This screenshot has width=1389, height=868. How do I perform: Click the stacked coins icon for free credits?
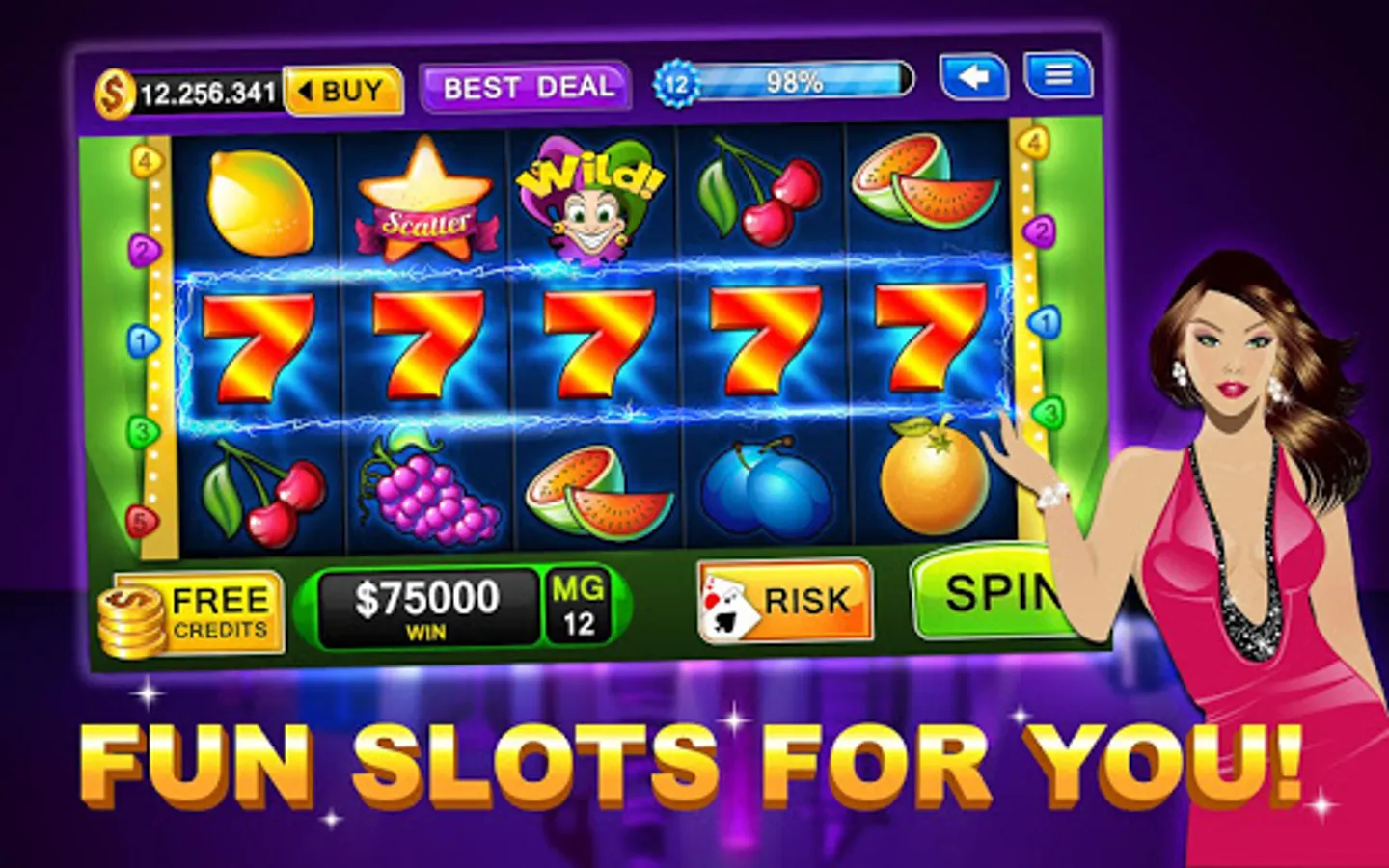click(x=132, y=617)
